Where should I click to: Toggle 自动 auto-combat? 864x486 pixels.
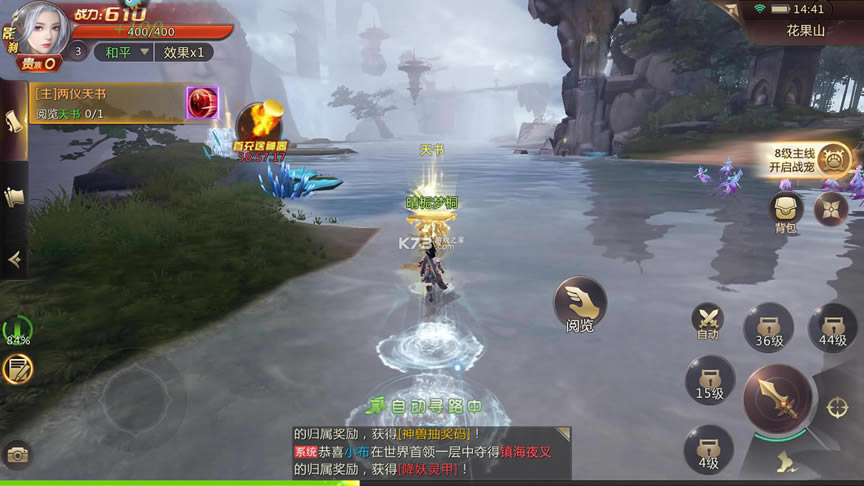[x=708, y=322]
